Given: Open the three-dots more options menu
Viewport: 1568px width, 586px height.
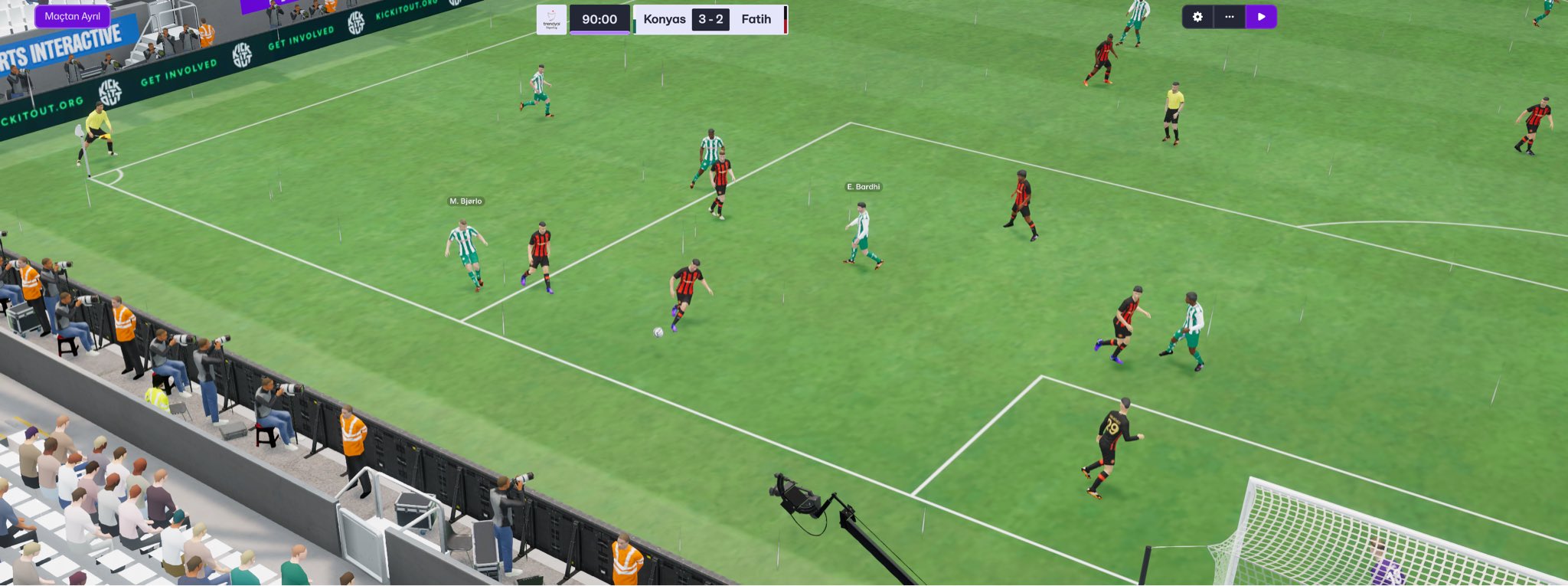Looking at the screenshot, I should tap(1230, 17).
